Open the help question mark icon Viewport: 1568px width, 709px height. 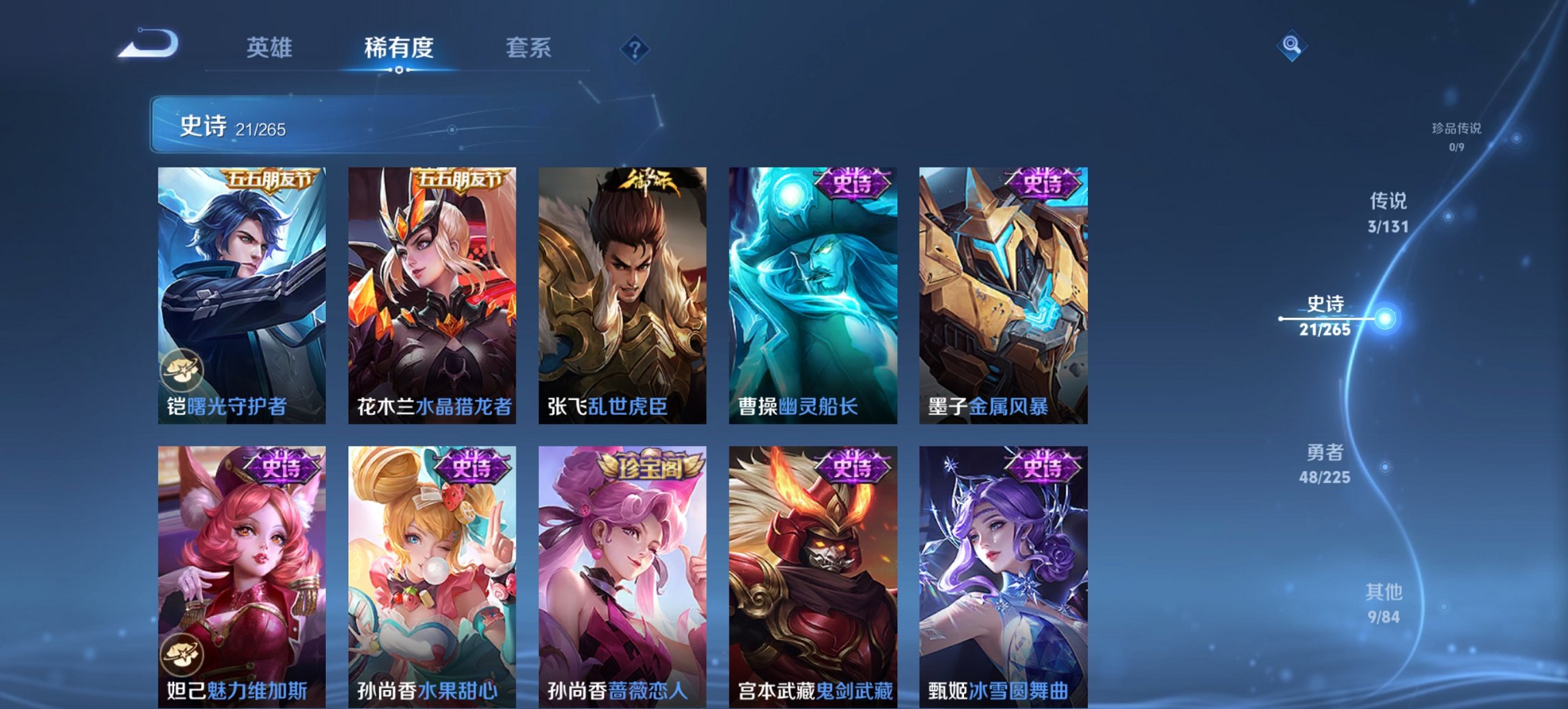[635, 48]
